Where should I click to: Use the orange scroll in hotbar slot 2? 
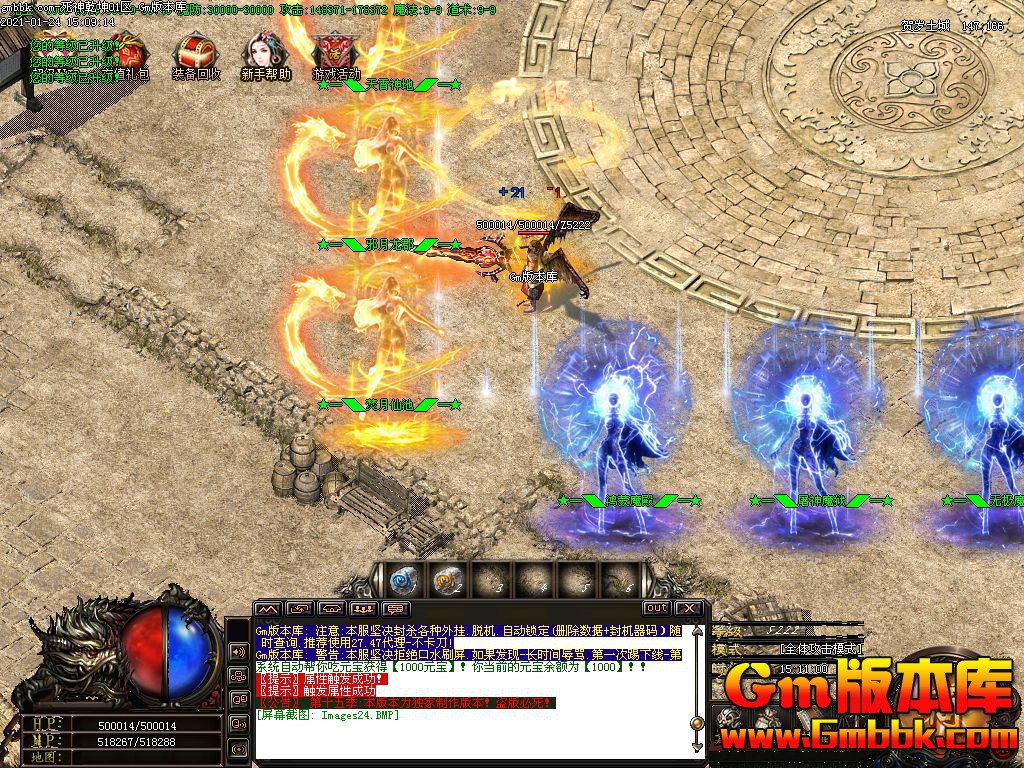[445, 579]
